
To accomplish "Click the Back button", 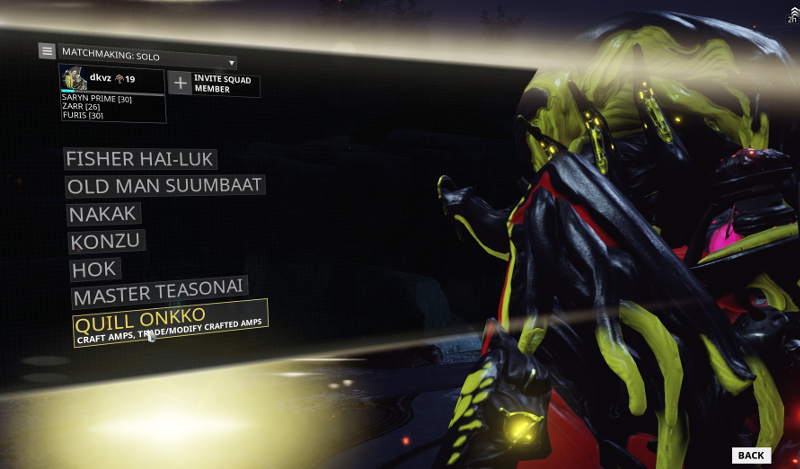I will pyautogui.click(x=750, y=455).
